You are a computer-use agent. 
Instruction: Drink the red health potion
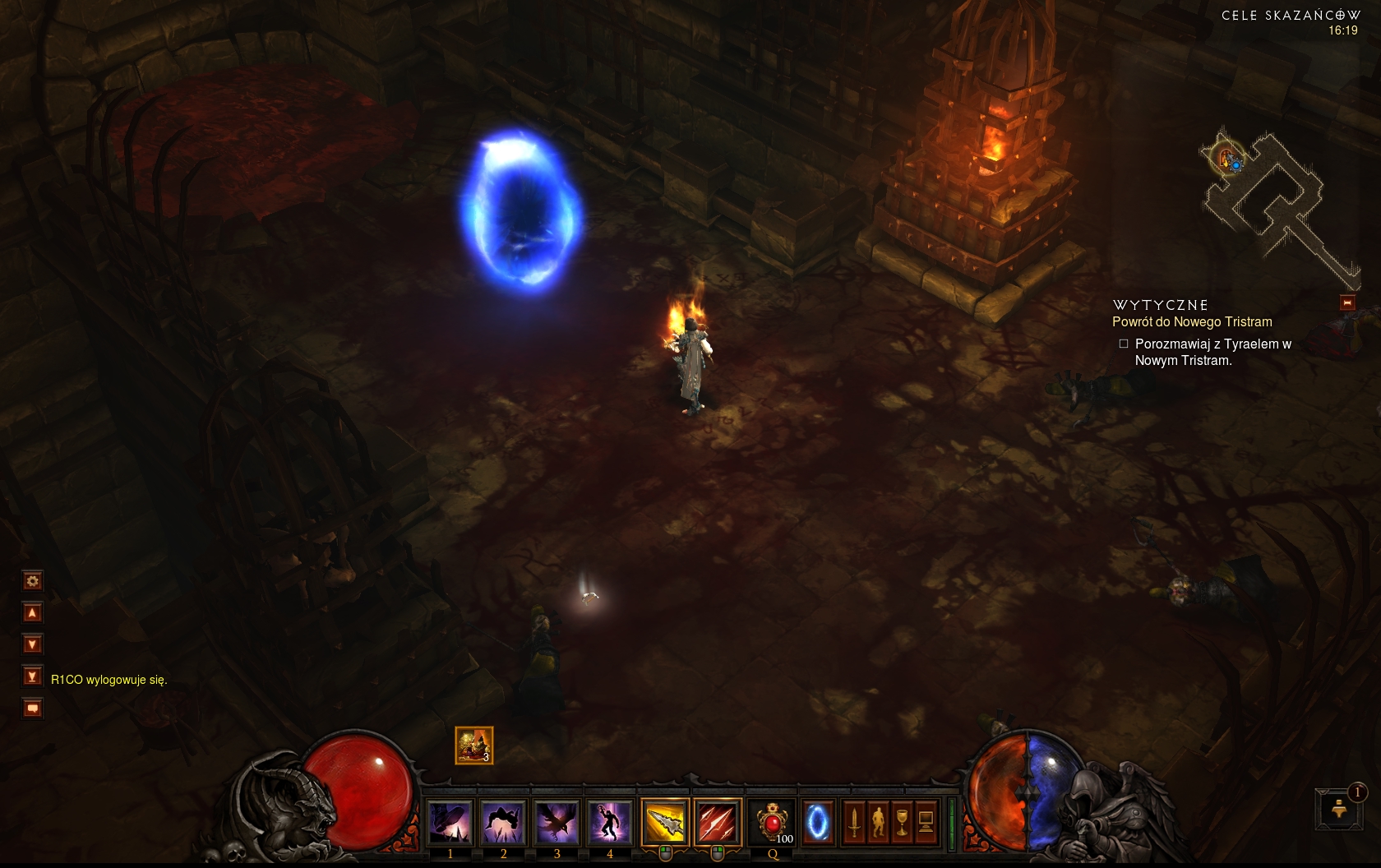(772, 822)
